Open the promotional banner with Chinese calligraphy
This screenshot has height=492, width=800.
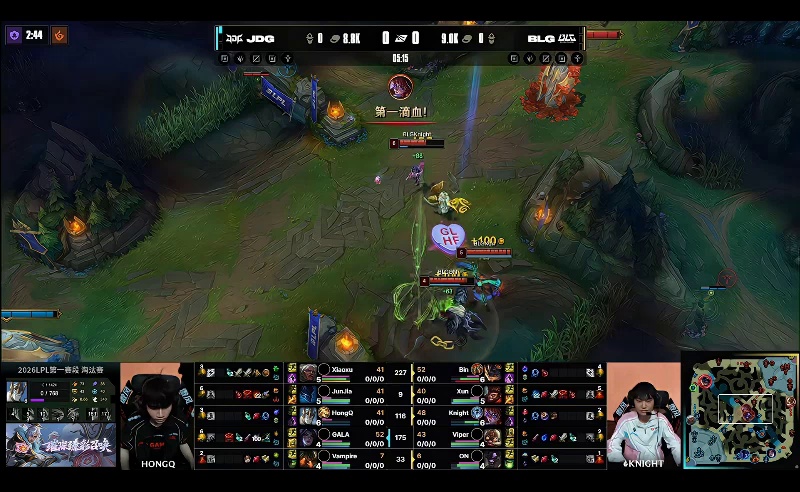point(59,446)
